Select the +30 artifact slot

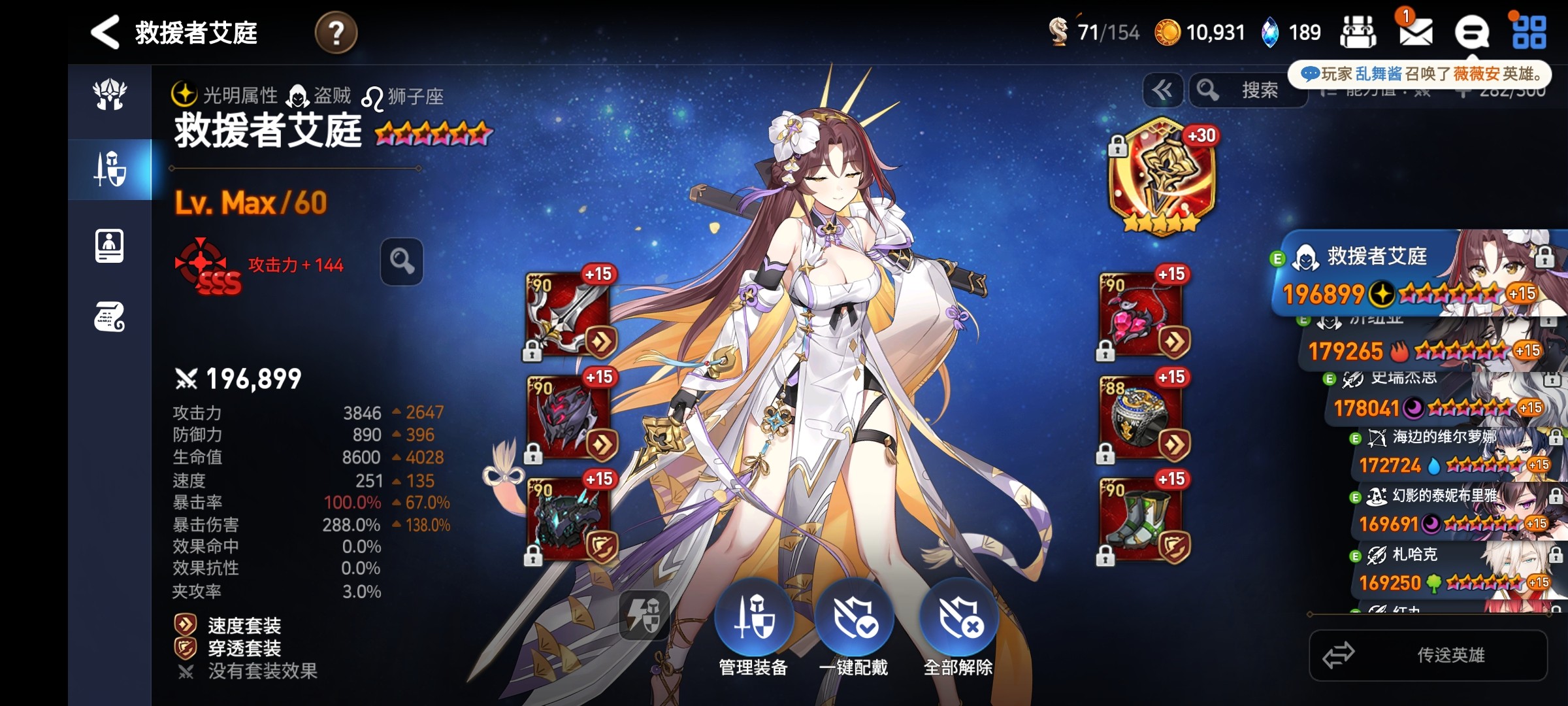pyautogui.click(x=1162, y=176)
